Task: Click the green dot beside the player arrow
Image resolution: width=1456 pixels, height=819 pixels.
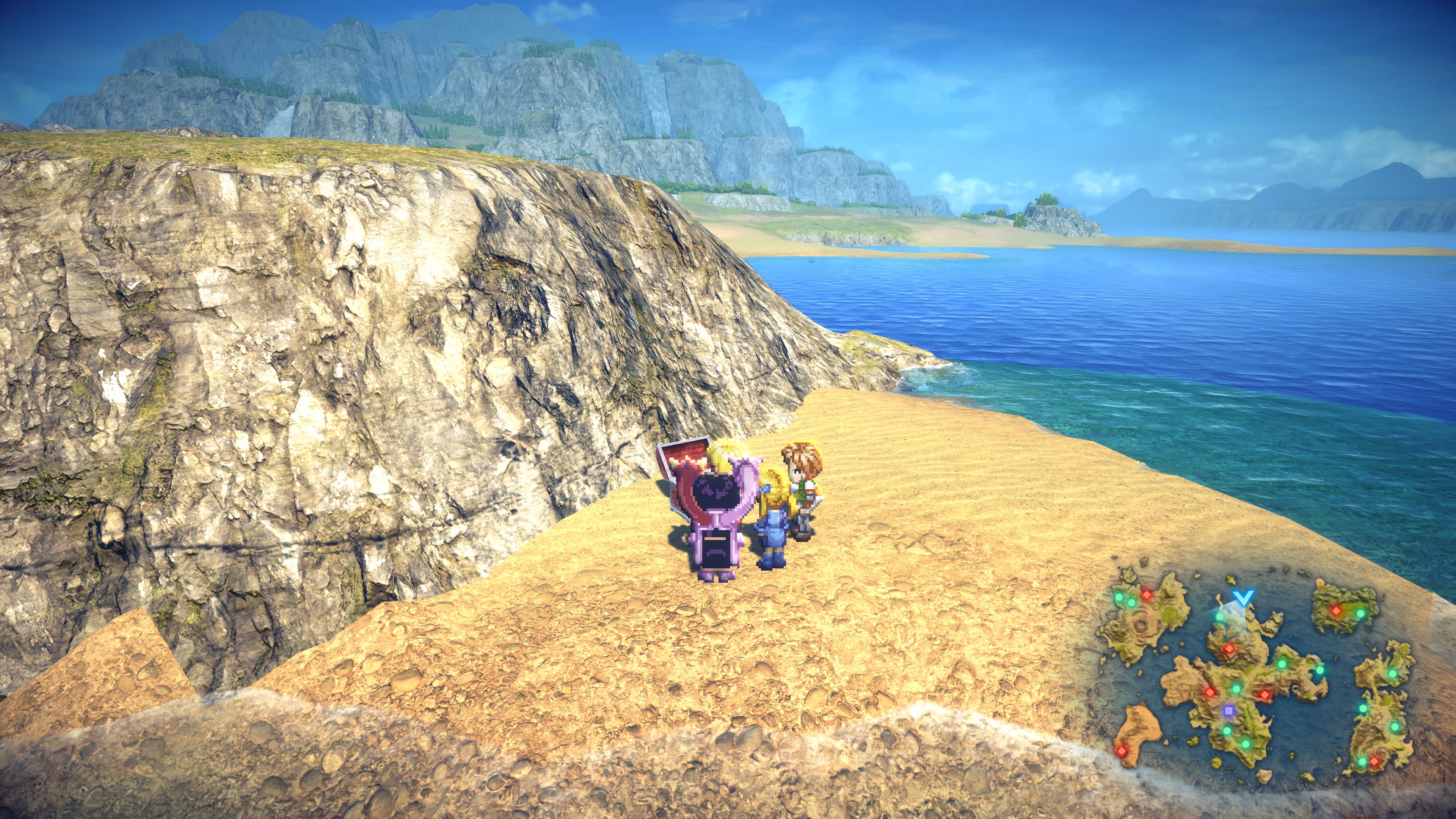Action: [x=1220, y=617]
